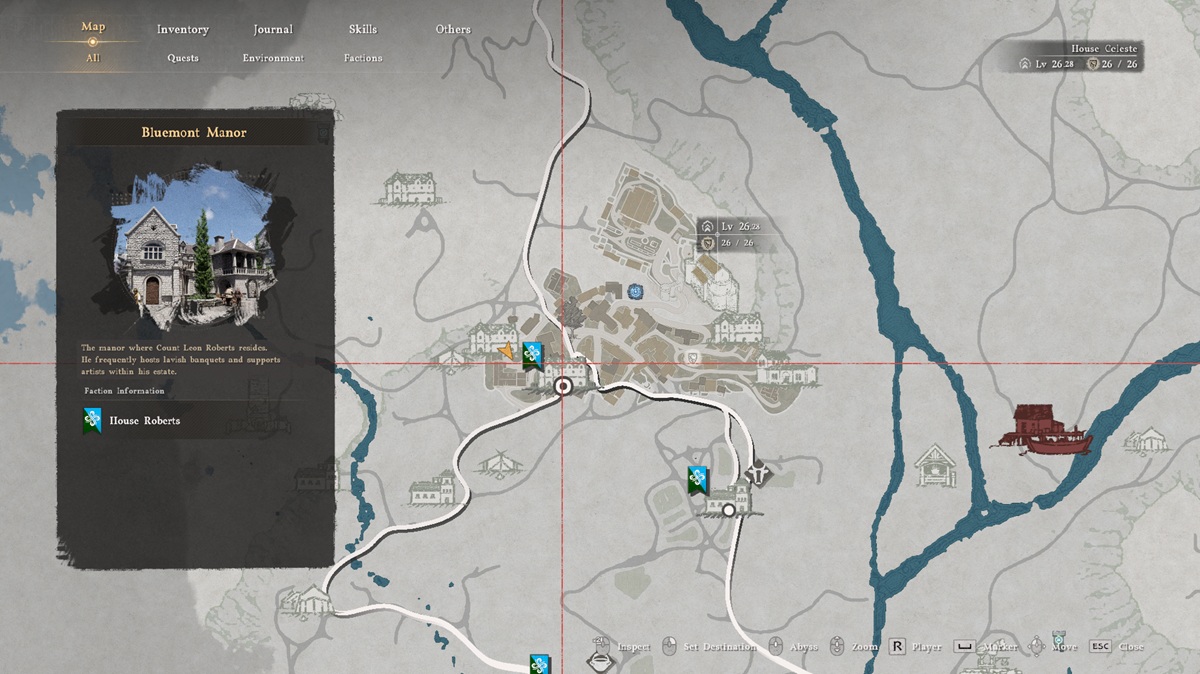This screenshot has height=674, width=1200.
Task: Select the dark bull-head diamond marker
Action: click(760, 471)
